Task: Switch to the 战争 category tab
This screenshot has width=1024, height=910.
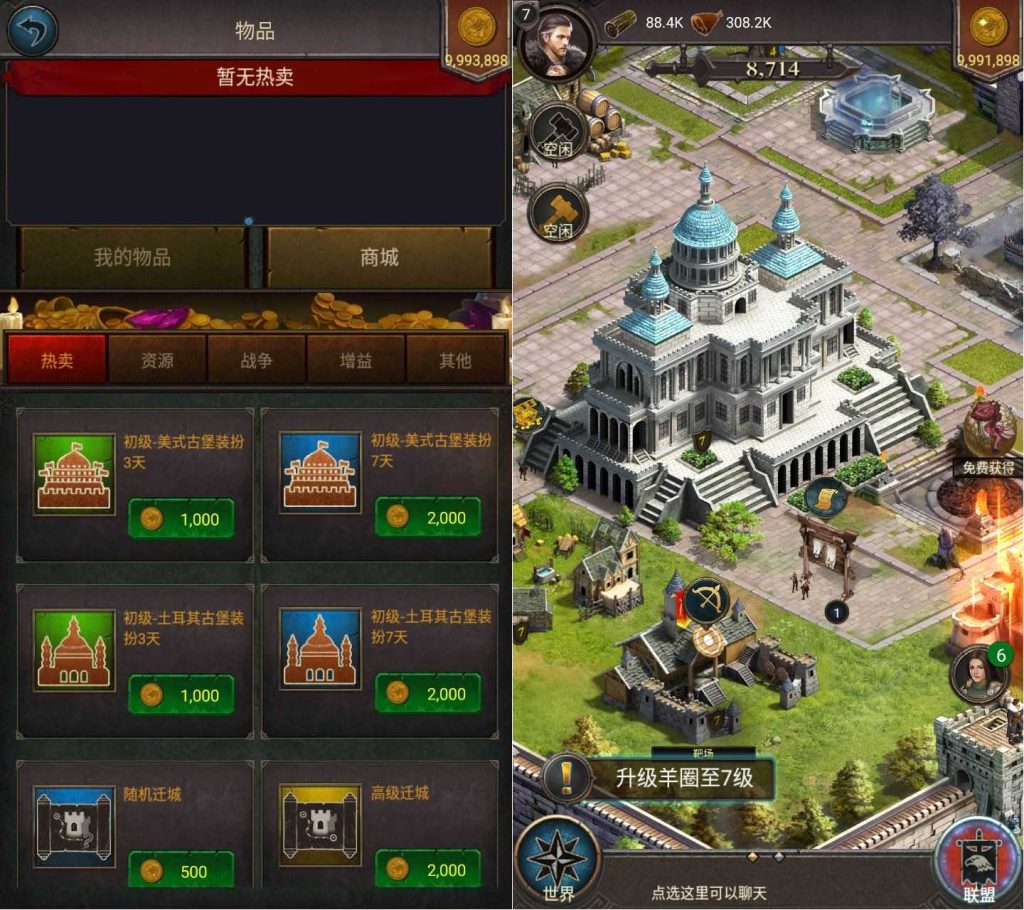Action: point(256,360)
